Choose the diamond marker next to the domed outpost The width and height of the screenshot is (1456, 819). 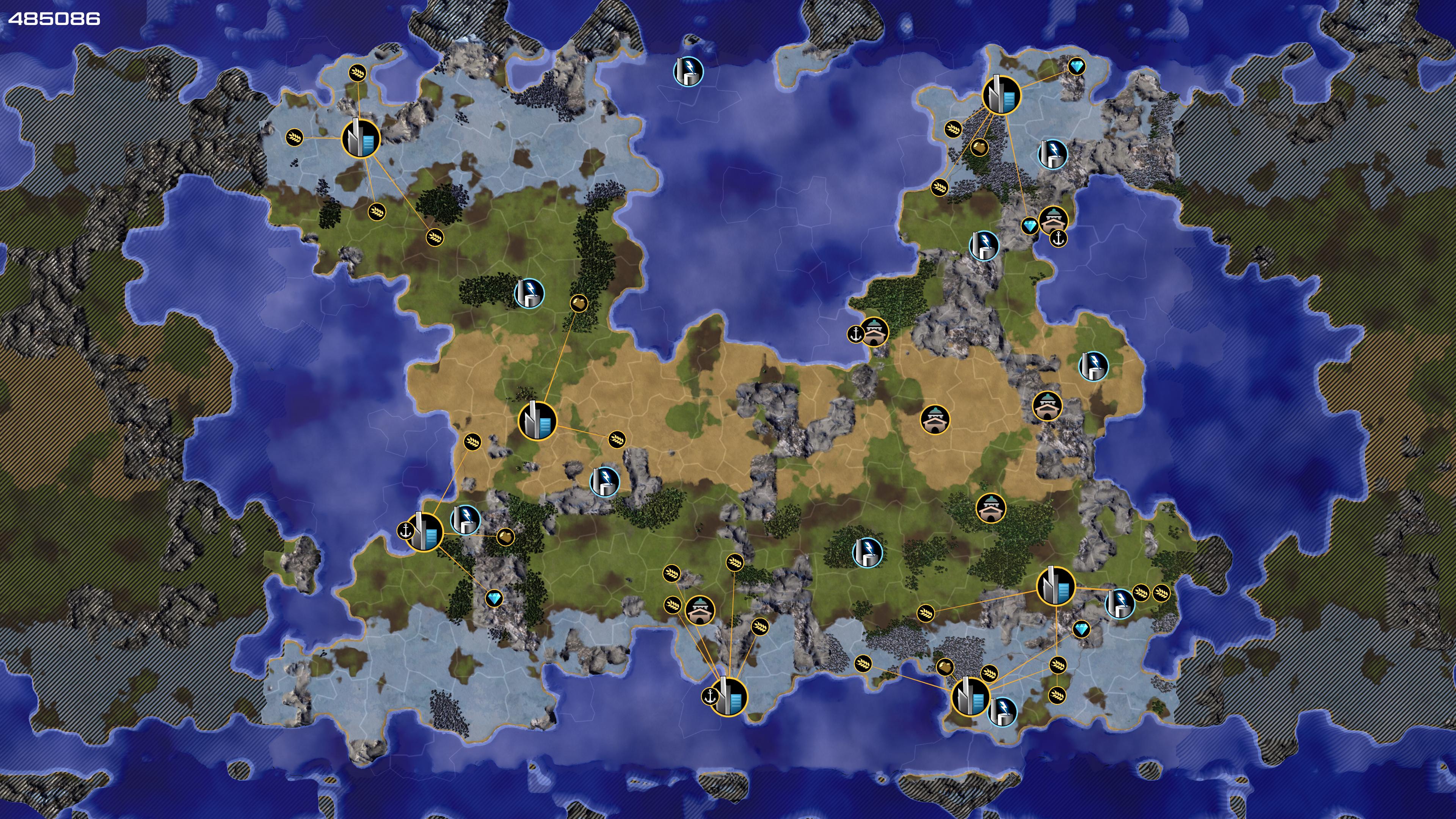[x=1030, y=226]
